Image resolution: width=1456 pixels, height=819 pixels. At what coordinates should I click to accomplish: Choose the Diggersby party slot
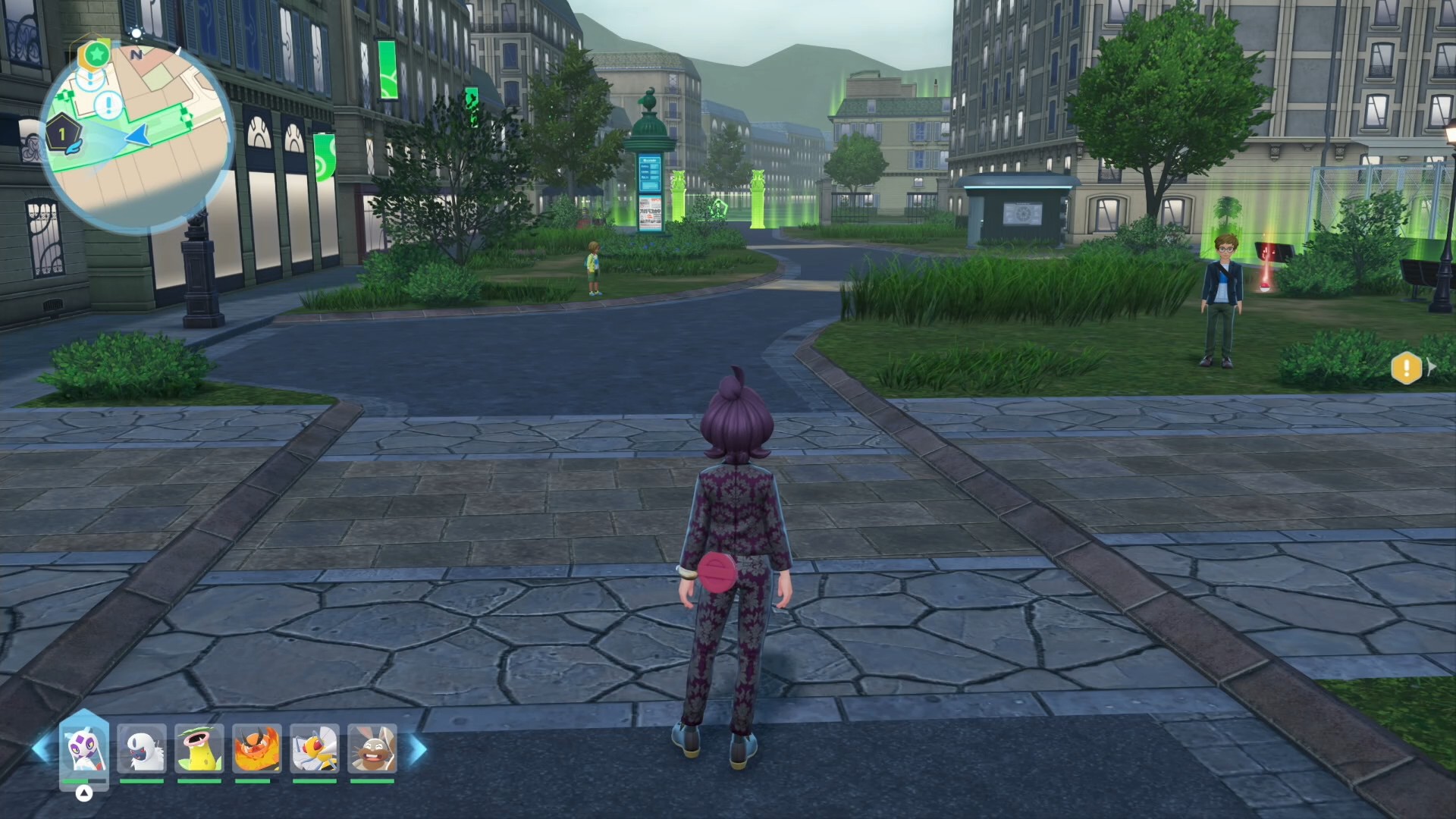pos(372,748)
